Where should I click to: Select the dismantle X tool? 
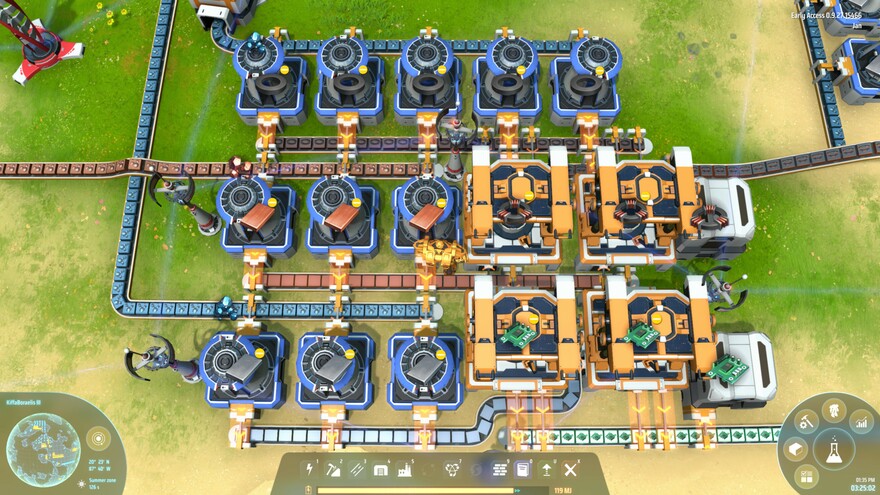[x=571, y=469]
